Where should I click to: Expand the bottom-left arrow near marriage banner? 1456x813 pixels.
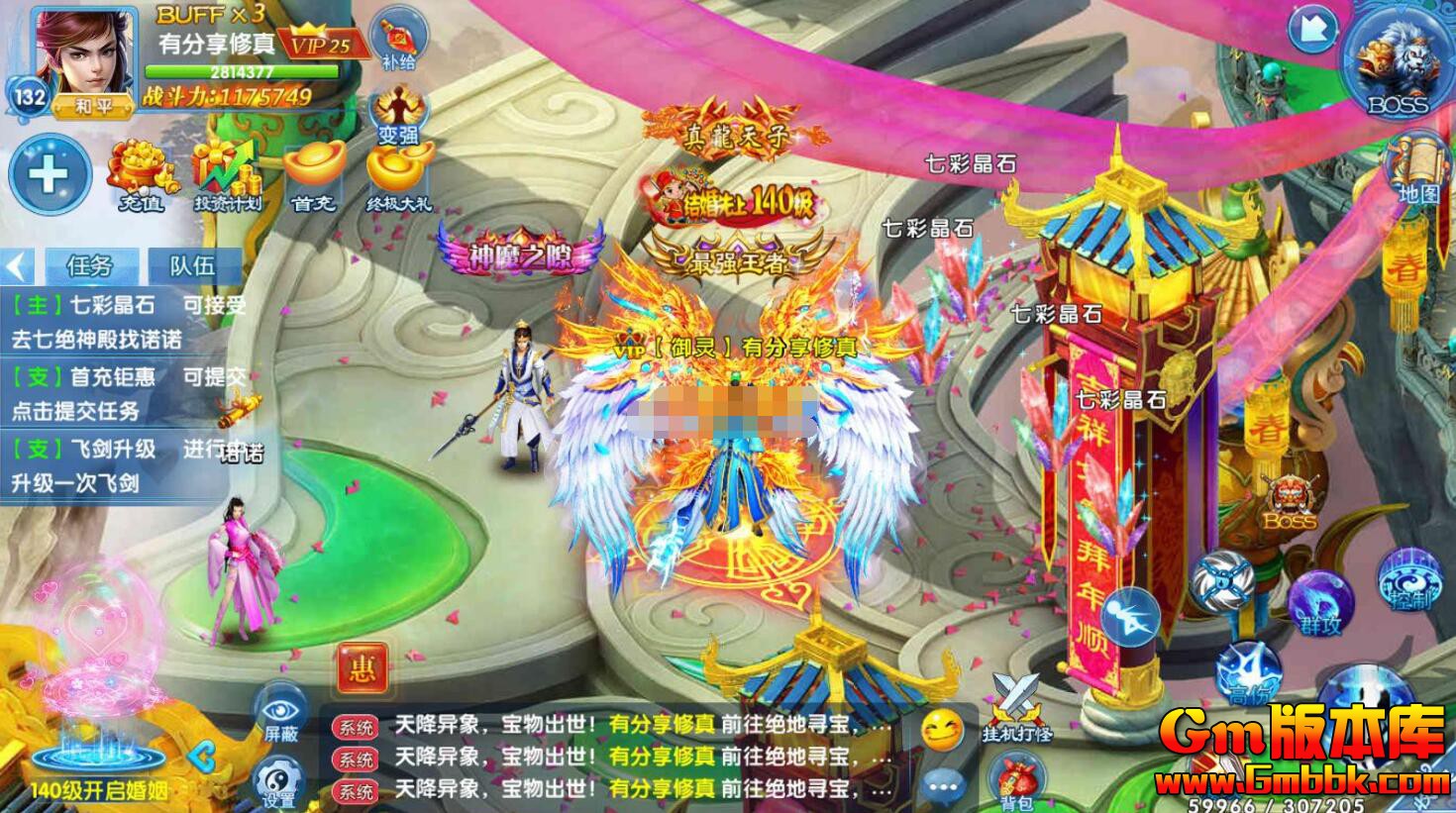coord(203,758)
